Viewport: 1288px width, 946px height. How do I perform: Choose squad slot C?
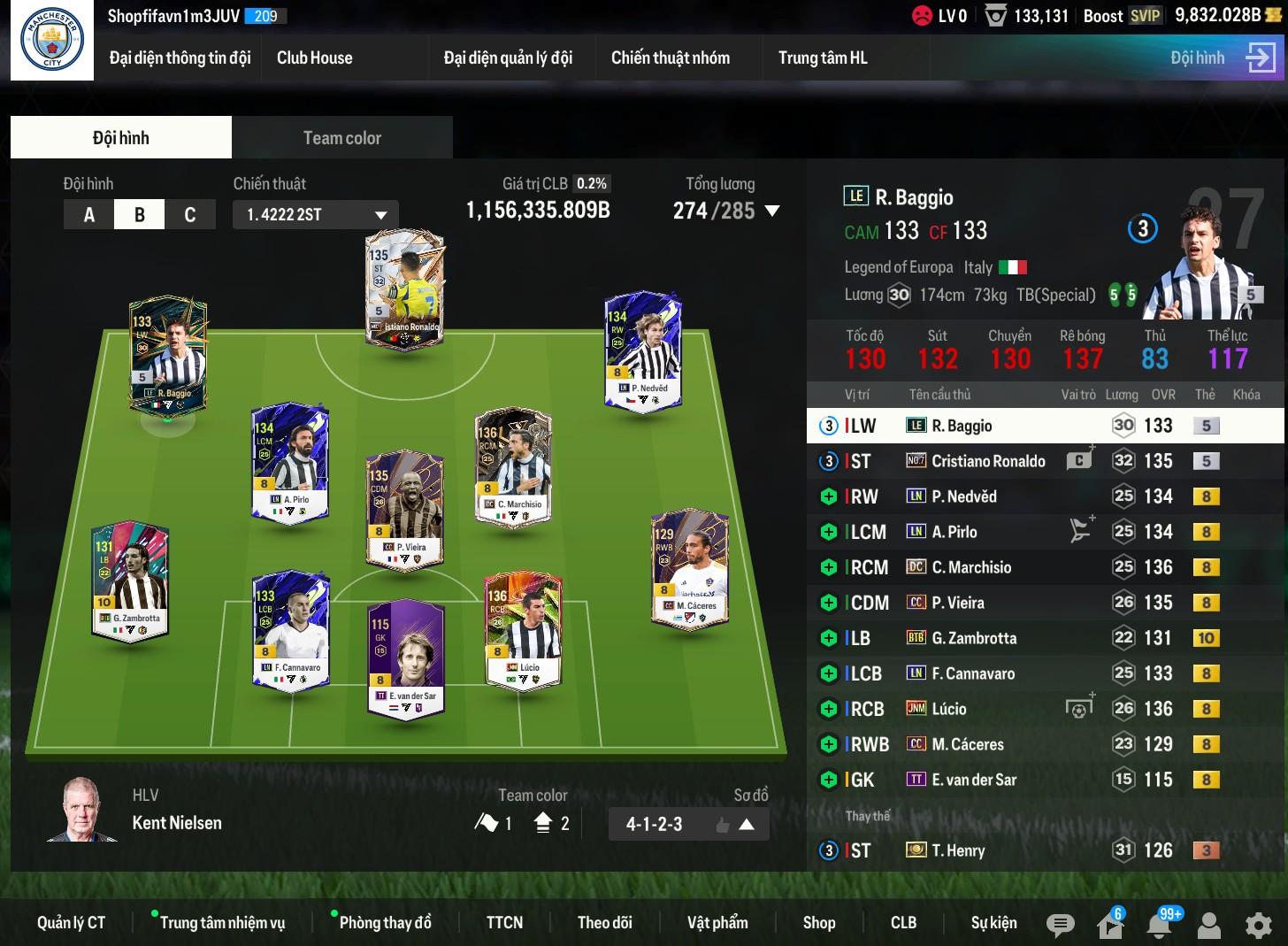[x=189, y=215]
